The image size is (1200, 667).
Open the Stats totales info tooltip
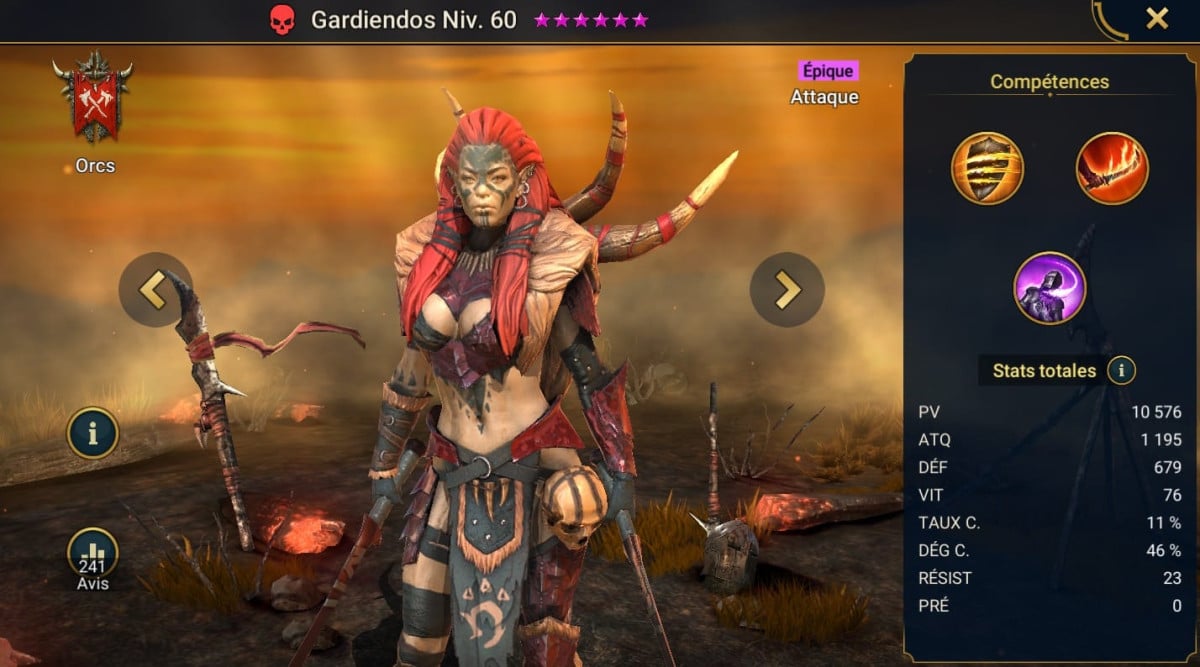(x=1121, y=371)
